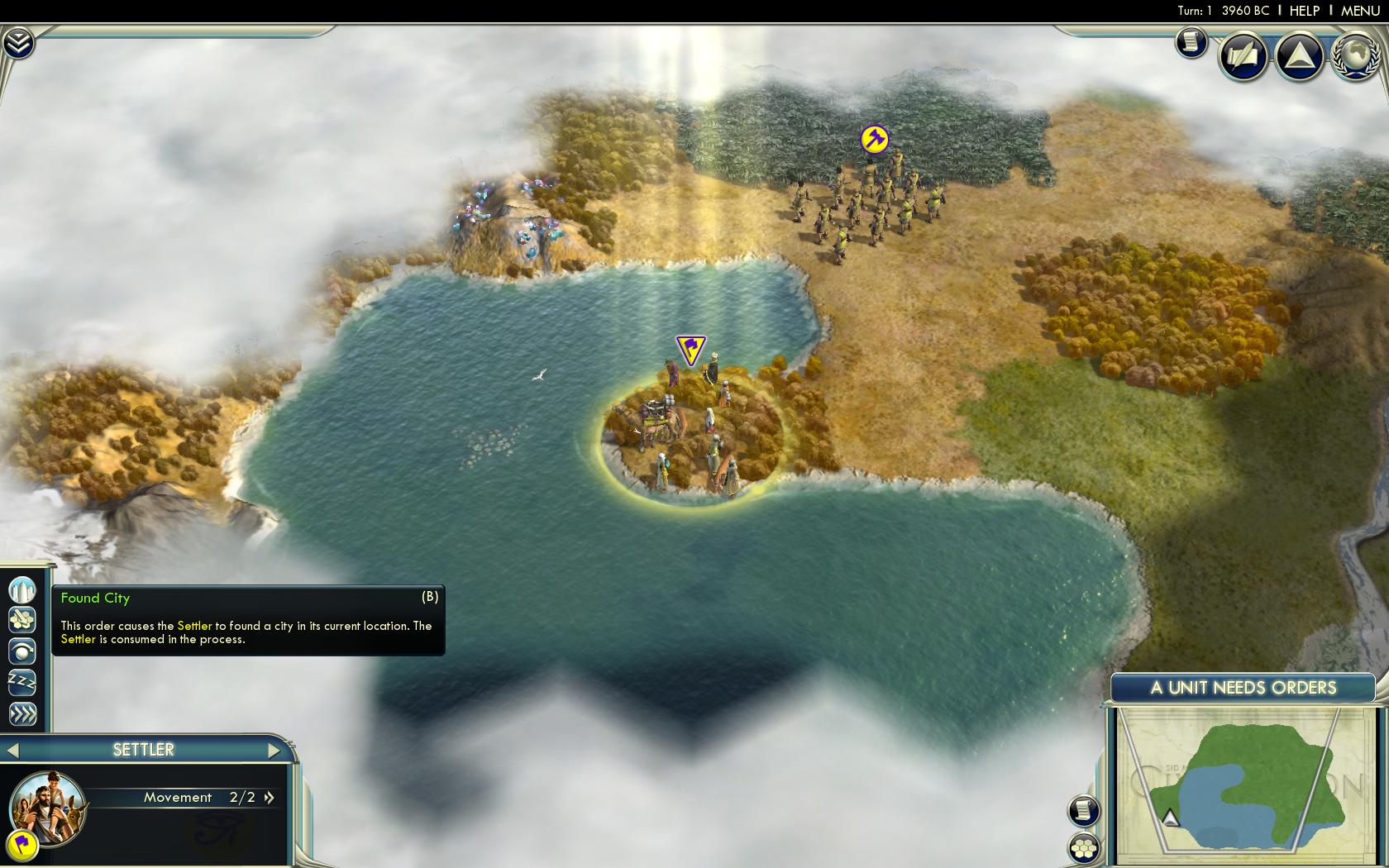Found City with the skyscraper icon

[22, 589]
